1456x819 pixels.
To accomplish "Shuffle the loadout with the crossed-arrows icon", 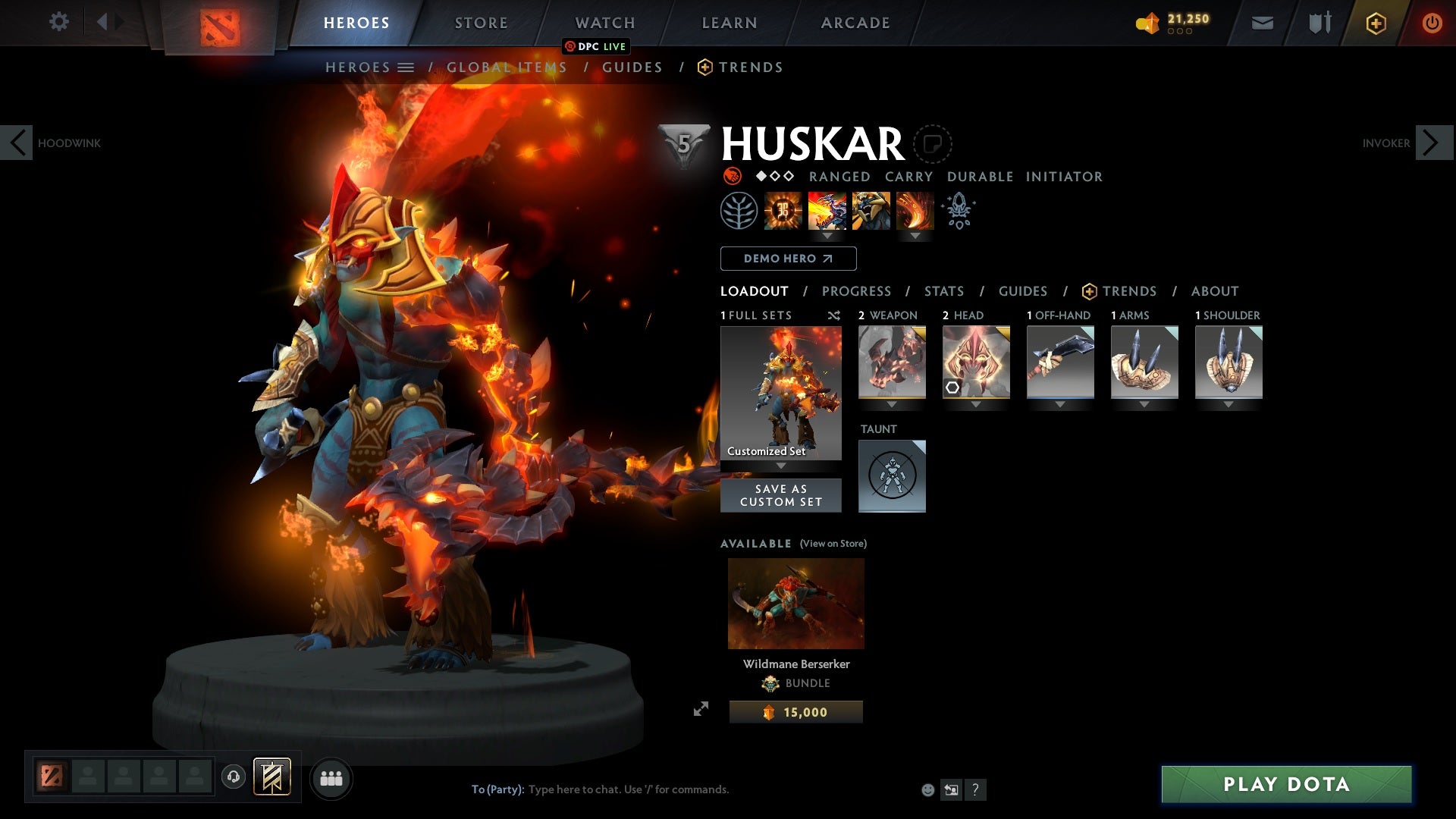I will (834, 315).
